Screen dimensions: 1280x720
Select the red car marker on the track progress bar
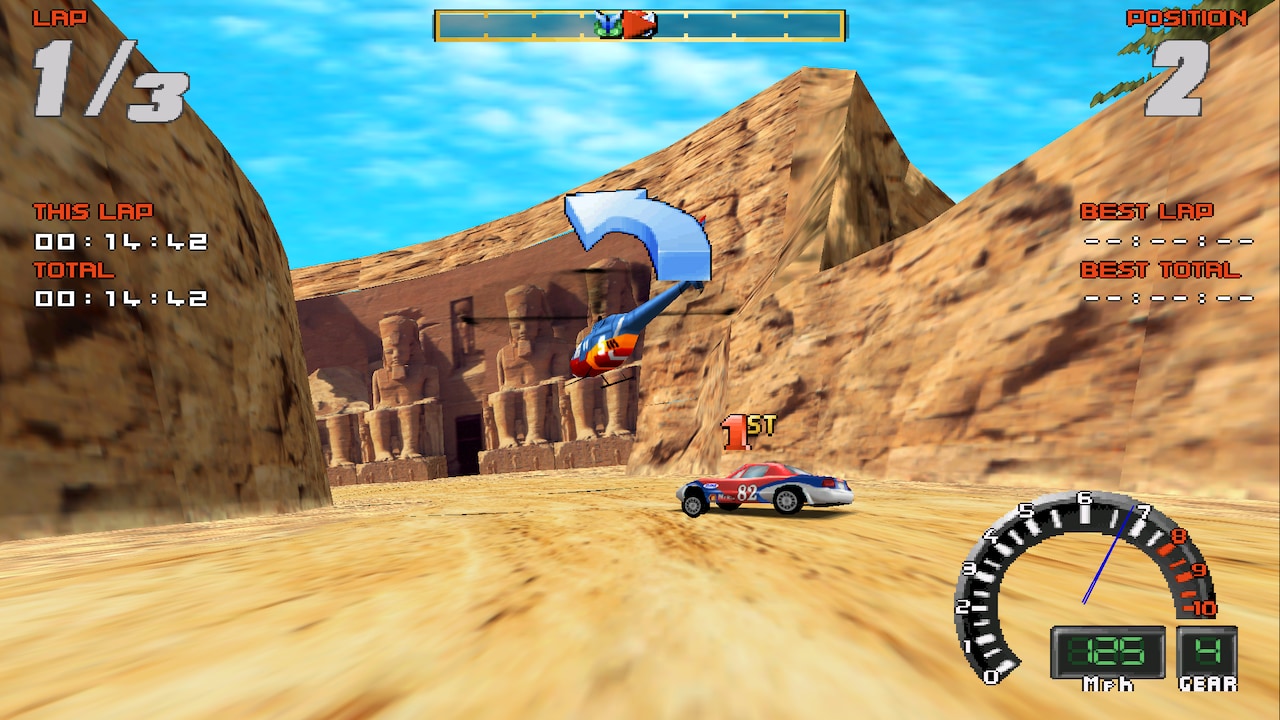point(640,23)
